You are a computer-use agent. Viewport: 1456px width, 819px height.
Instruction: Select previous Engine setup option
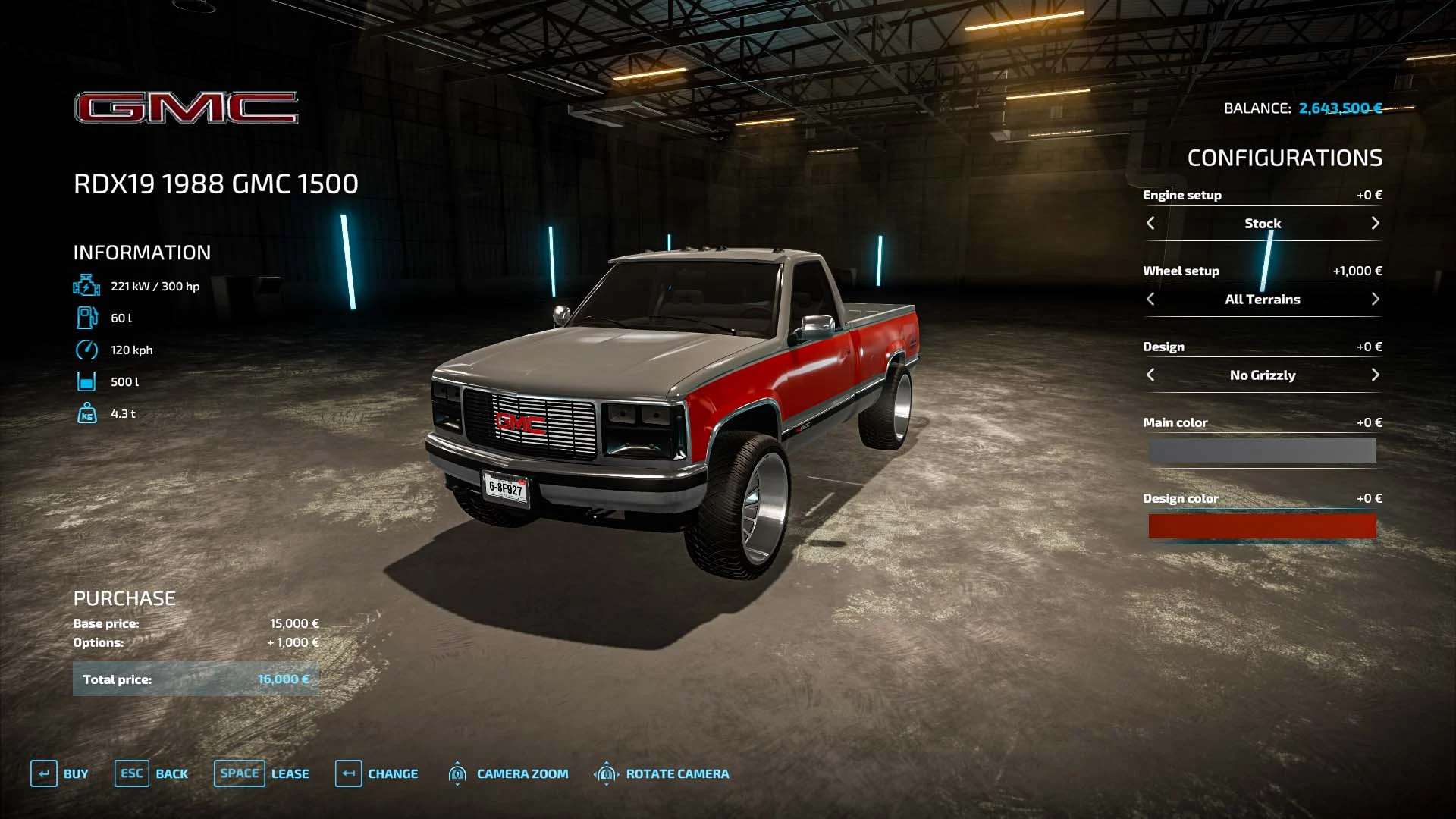(1150, 223)
